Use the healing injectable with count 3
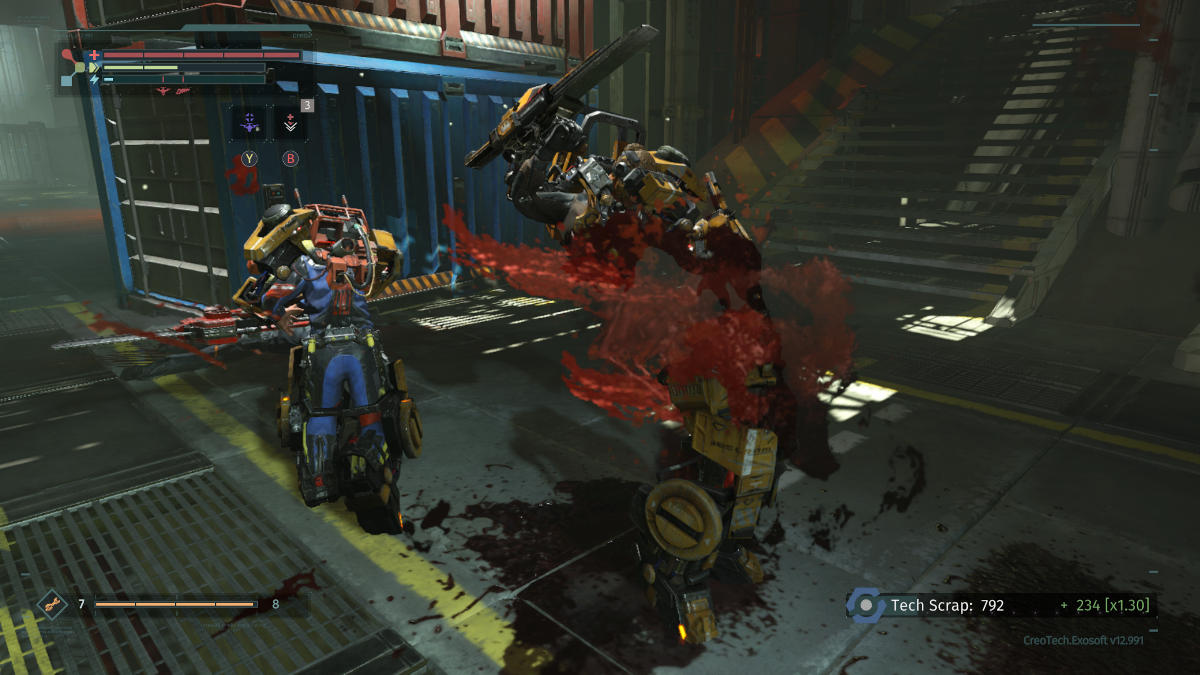The image size is (1200, 675). (x=291, y=124)
